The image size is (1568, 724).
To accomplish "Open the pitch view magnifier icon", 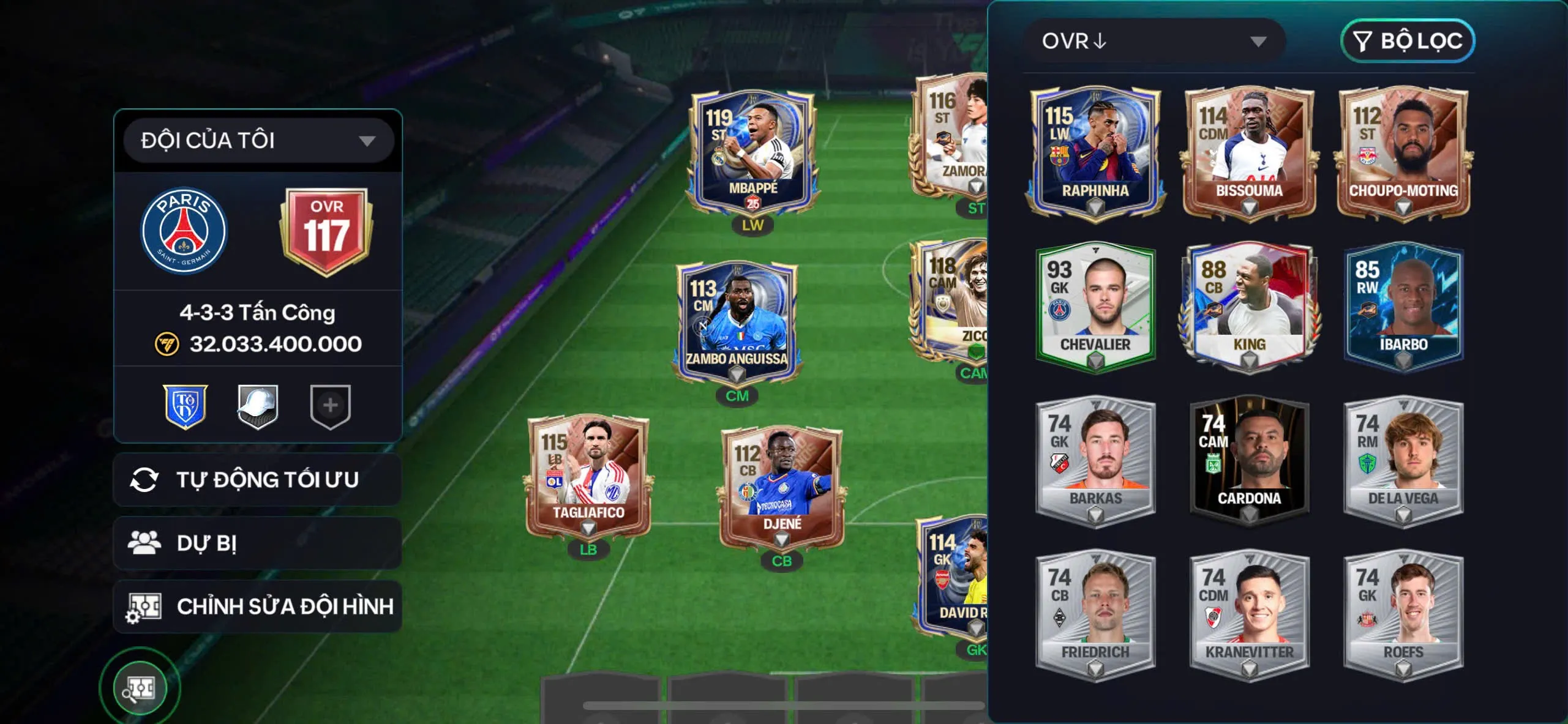I will click(x=140, y=688).
